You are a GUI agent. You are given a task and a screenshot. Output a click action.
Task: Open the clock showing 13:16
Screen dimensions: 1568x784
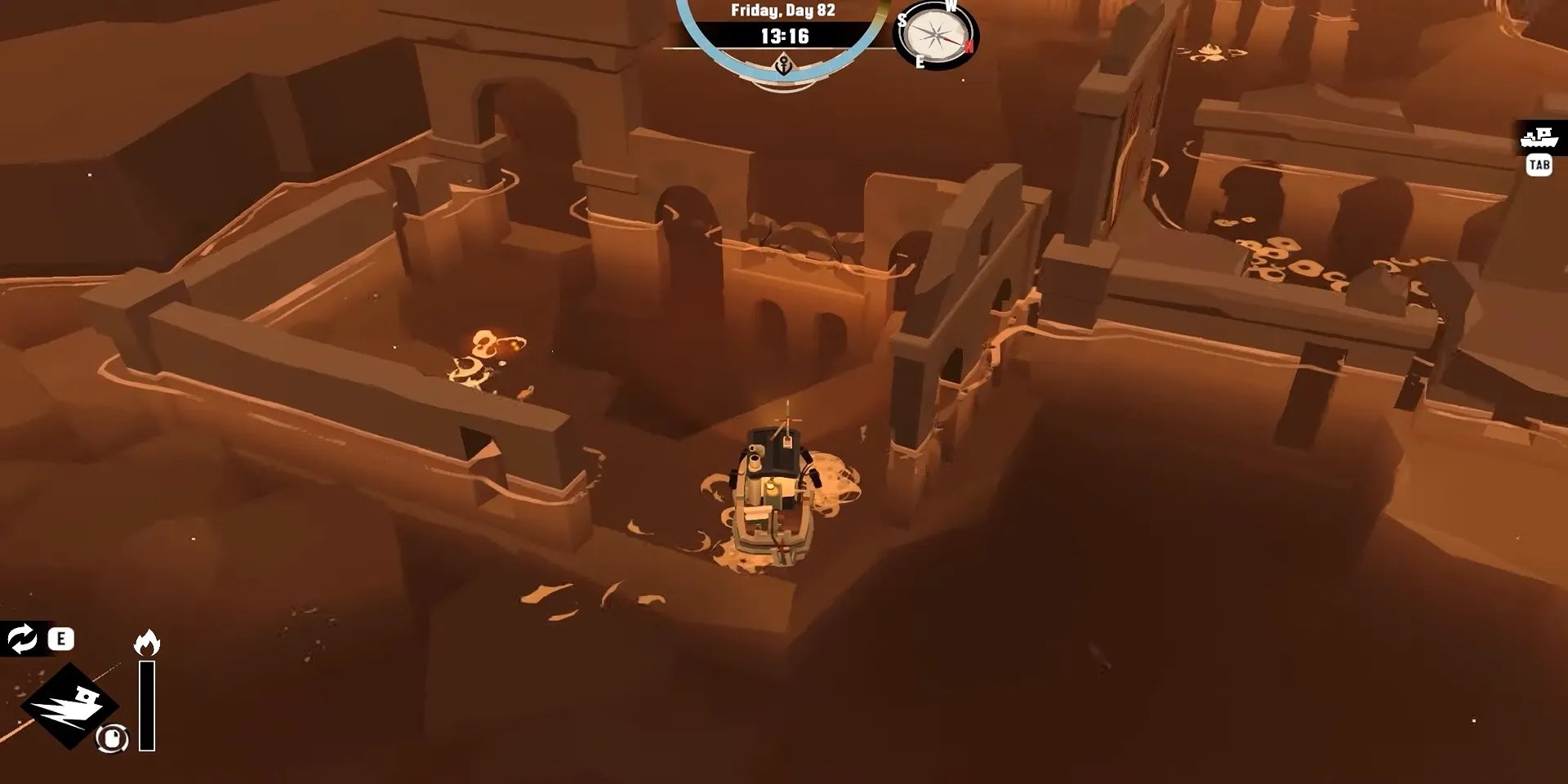[785, 36]
